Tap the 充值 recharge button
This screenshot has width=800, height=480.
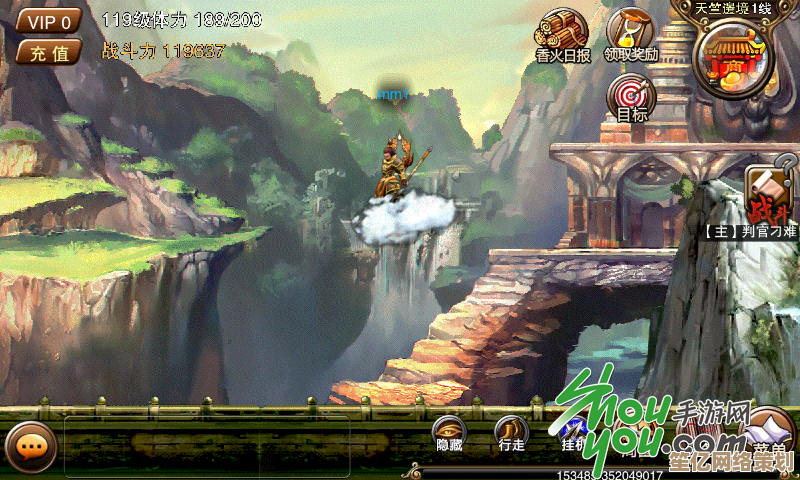click(x=49, y=53)
